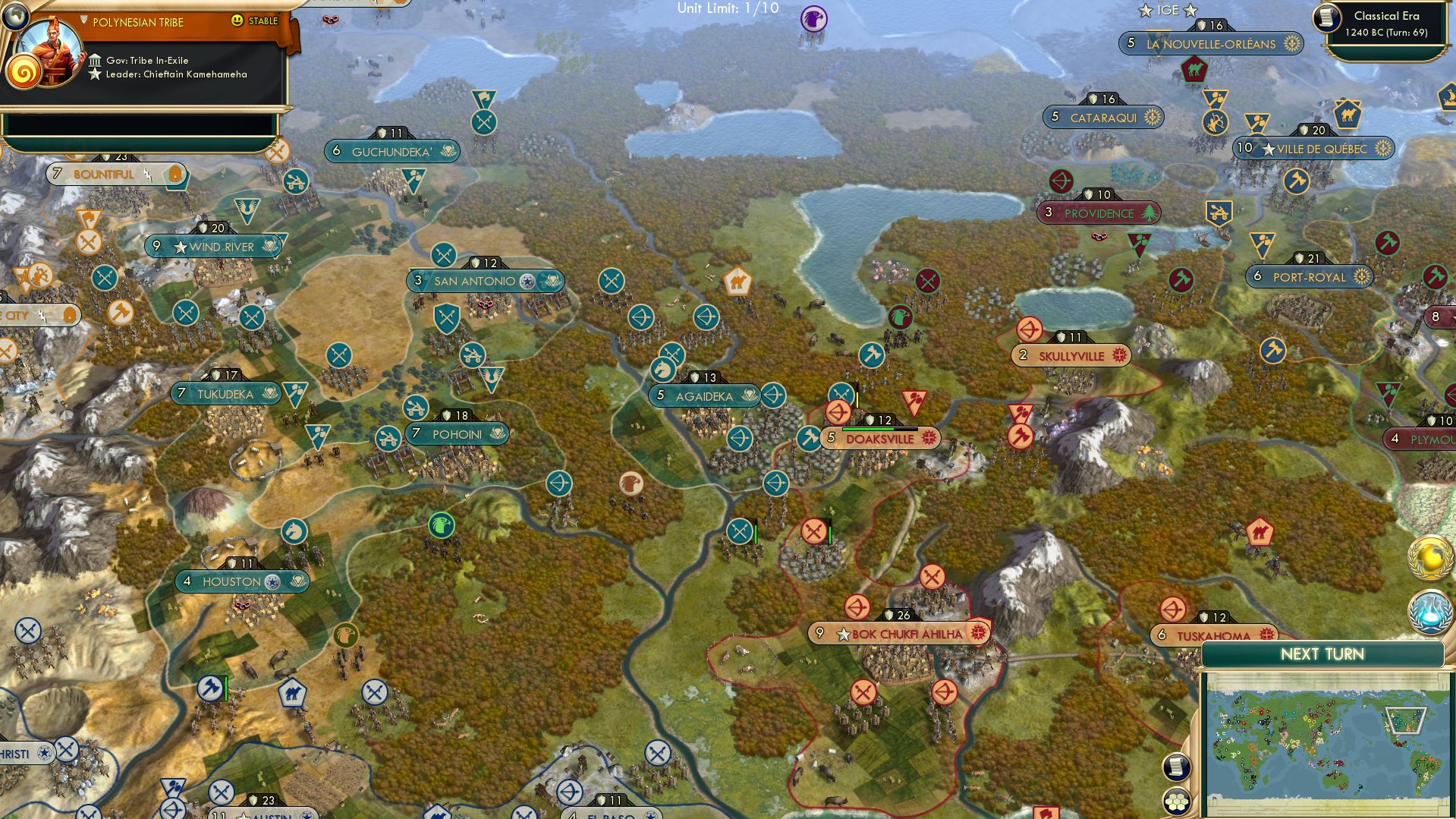
Task: Click the scroll notification icon near bottom-right corner
Action: tap(1175, 767)
